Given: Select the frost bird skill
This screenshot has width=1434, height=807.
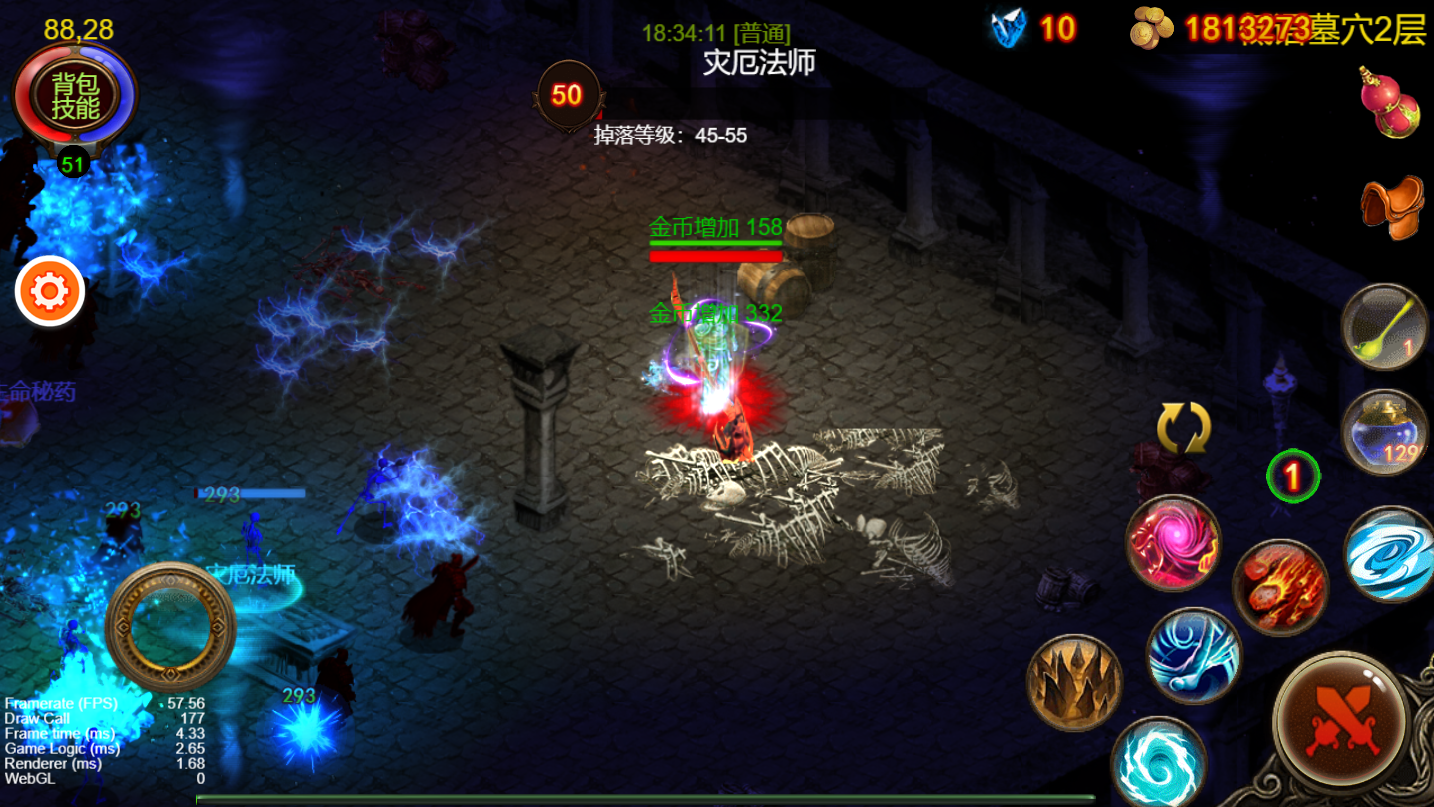Looking at the screenshot, I should tap(1194, 655).
